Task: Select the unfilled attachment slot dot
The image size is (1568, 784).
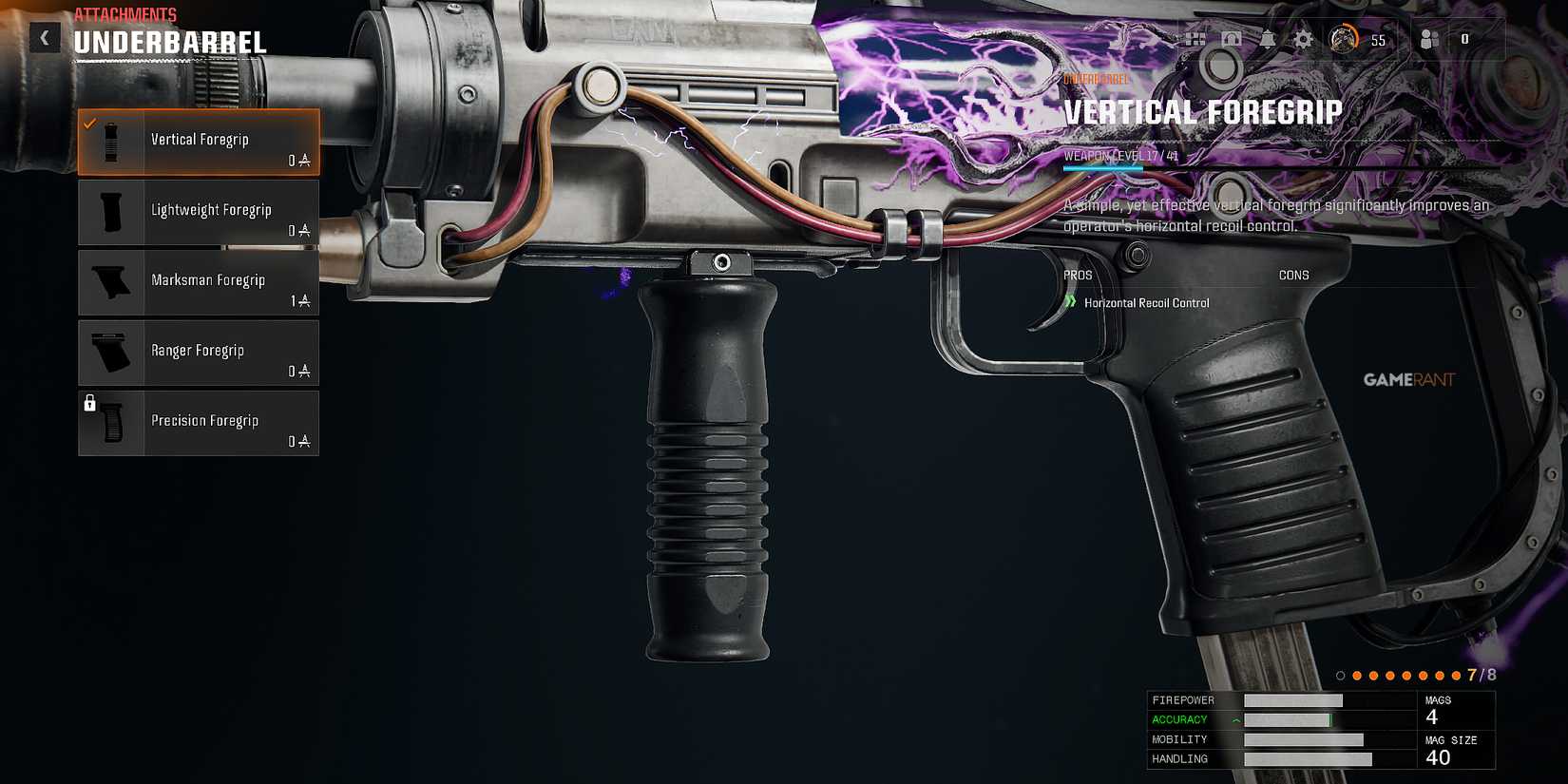Action: (x=1341, y=676)
